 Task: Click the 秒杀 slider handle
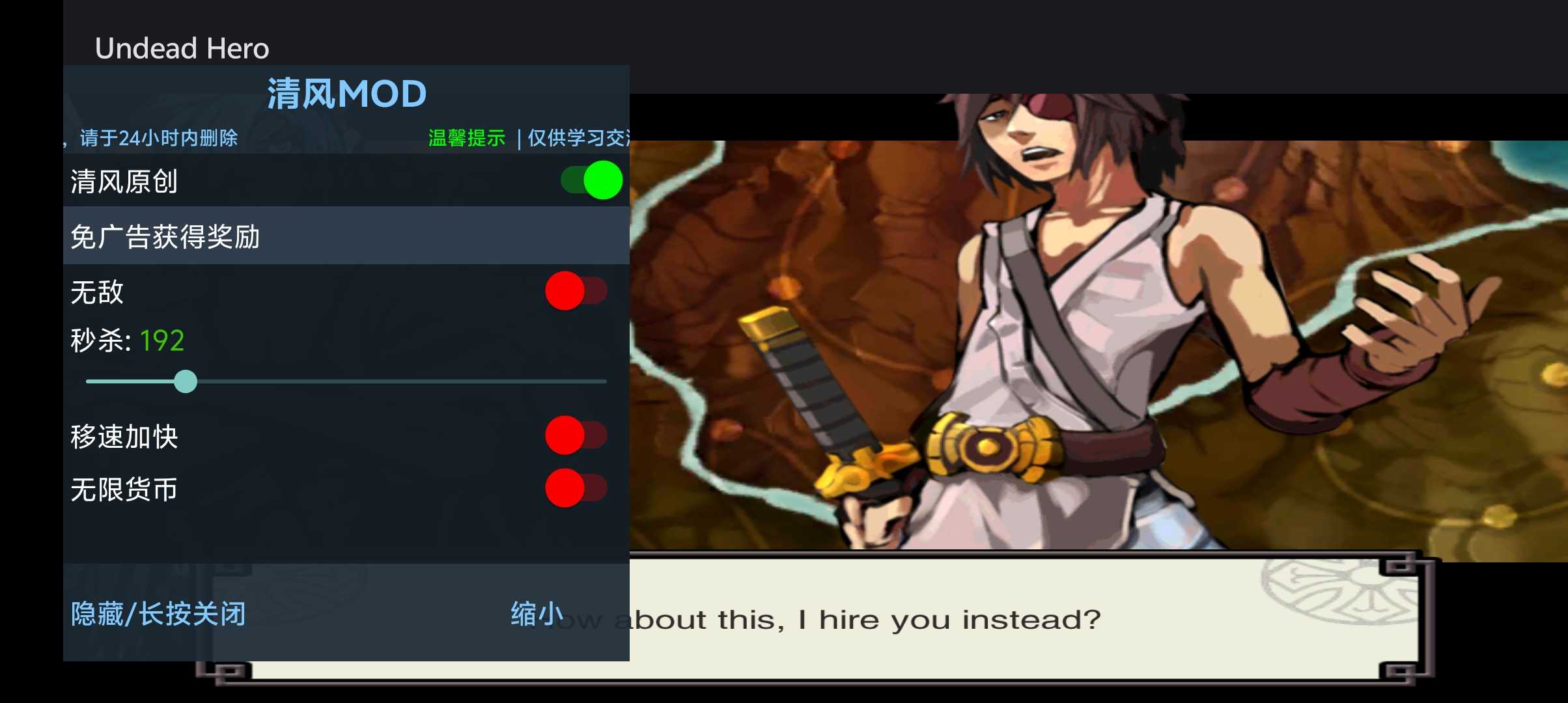[186, 381]
